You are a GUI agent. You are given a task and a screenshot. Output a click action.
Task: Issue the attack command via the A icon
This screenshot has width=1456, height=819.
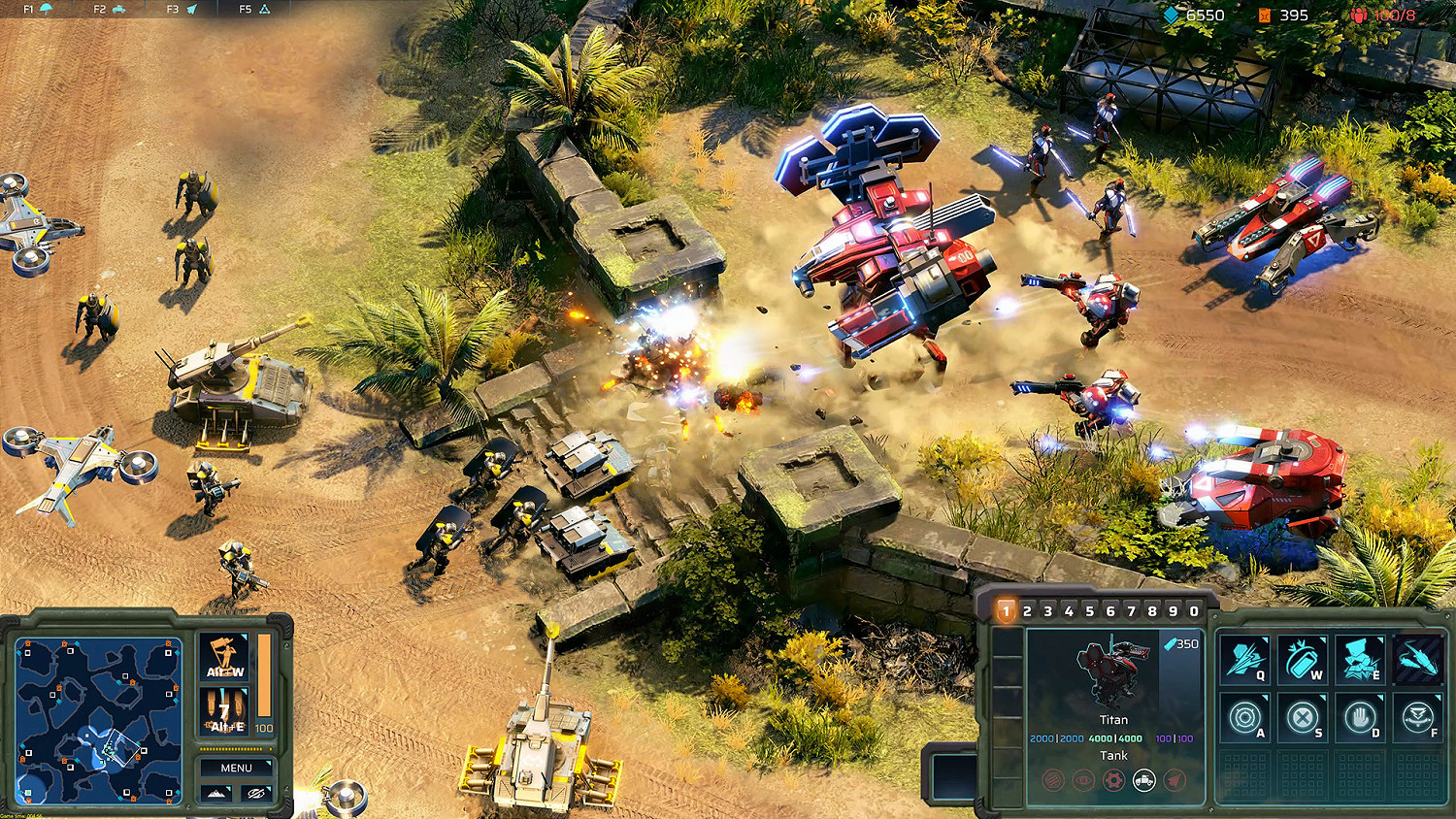click(x=1244, y=718)
